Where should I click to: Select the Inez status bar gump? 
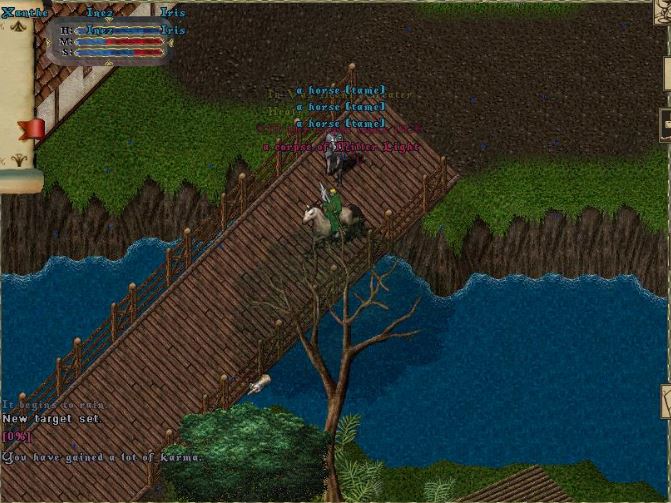coord(112,42)
